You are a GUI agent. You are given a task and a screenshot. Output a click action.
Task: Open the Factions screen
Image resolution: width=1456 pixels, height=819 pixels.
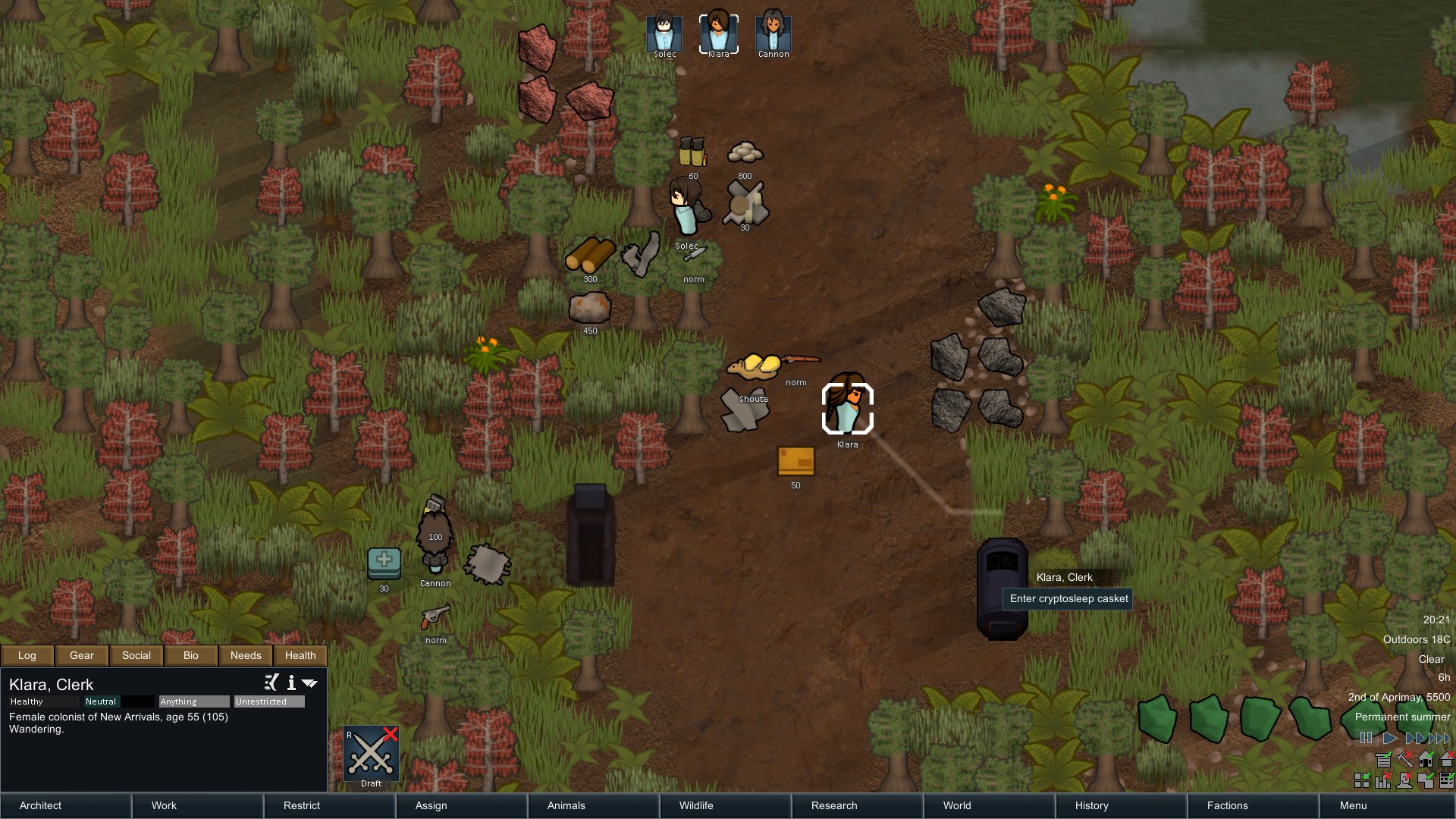[x=1253, y=805]
